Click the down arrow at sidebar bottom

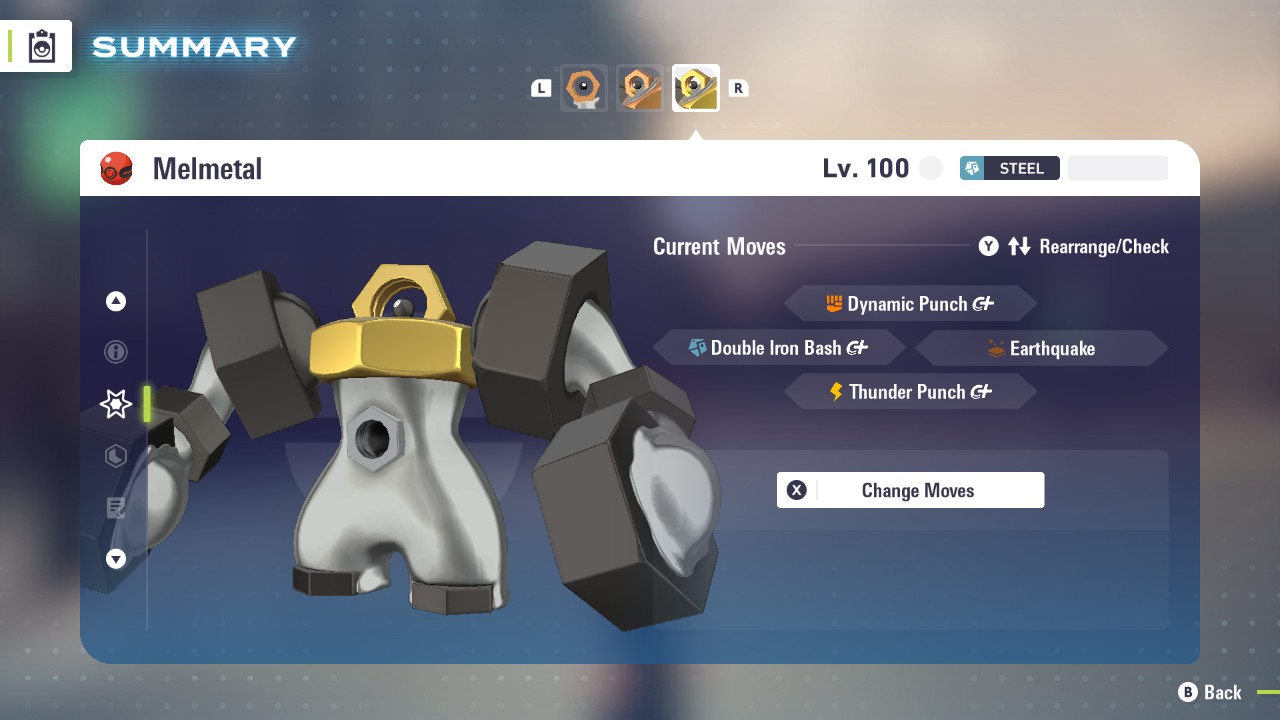tap(115, 559)
